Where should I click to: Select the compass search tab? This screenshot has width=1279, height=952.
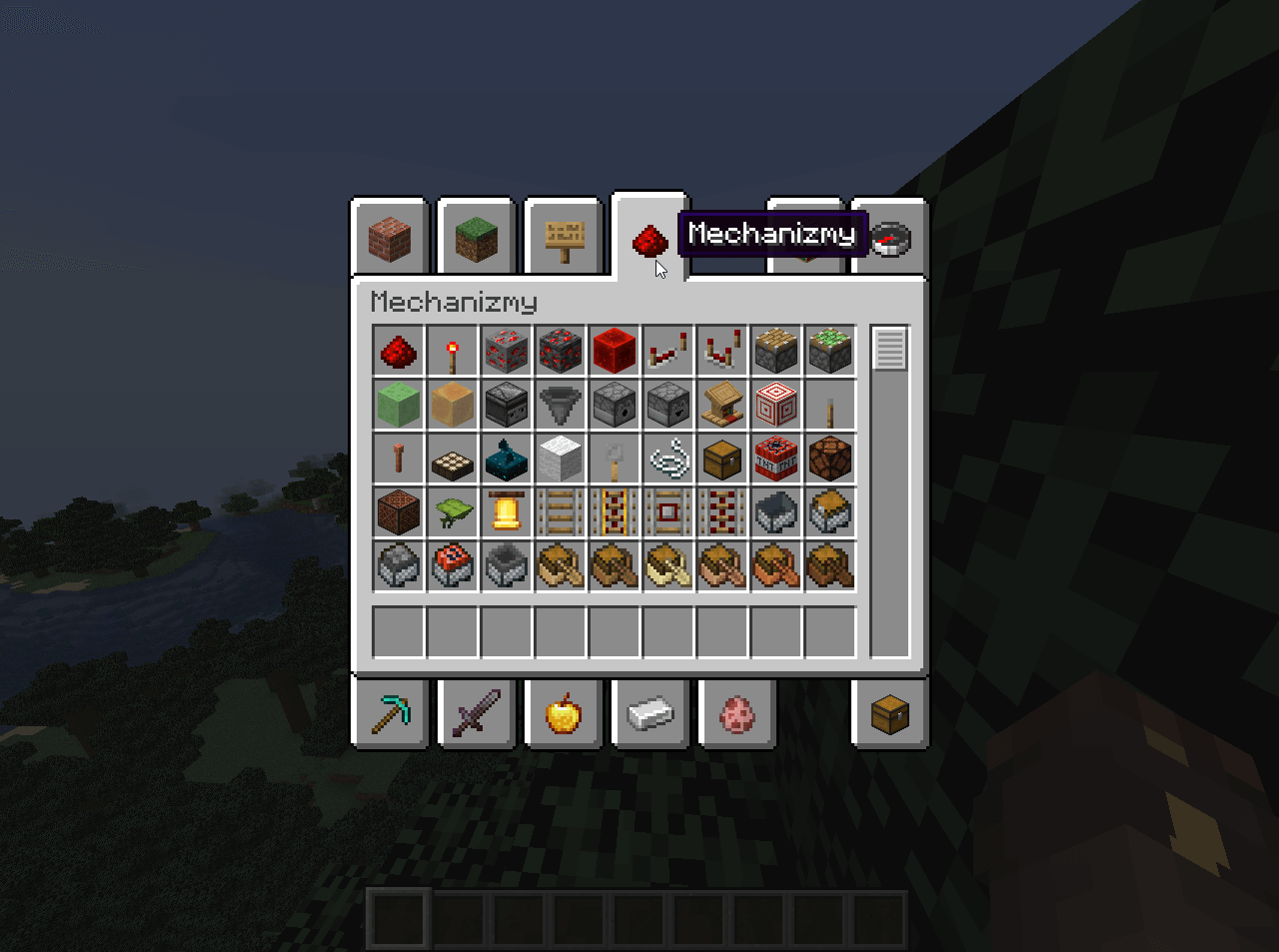[890, 239]
